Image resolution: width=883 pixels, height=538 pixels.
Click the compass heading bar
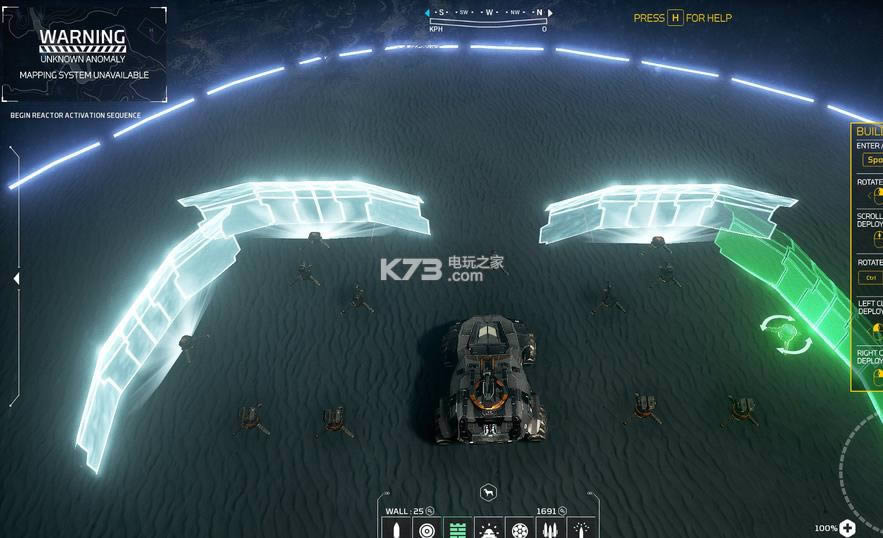(487, 13)
